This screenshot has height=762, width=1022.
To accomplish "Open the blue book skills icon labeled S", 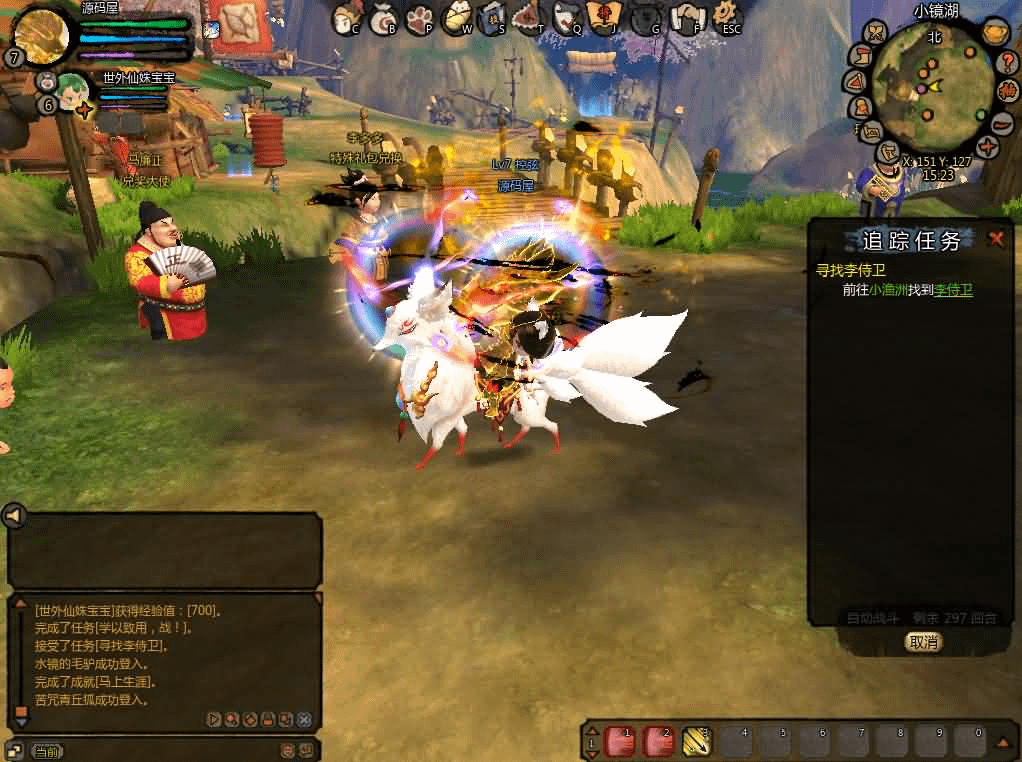I will [492, 17].
